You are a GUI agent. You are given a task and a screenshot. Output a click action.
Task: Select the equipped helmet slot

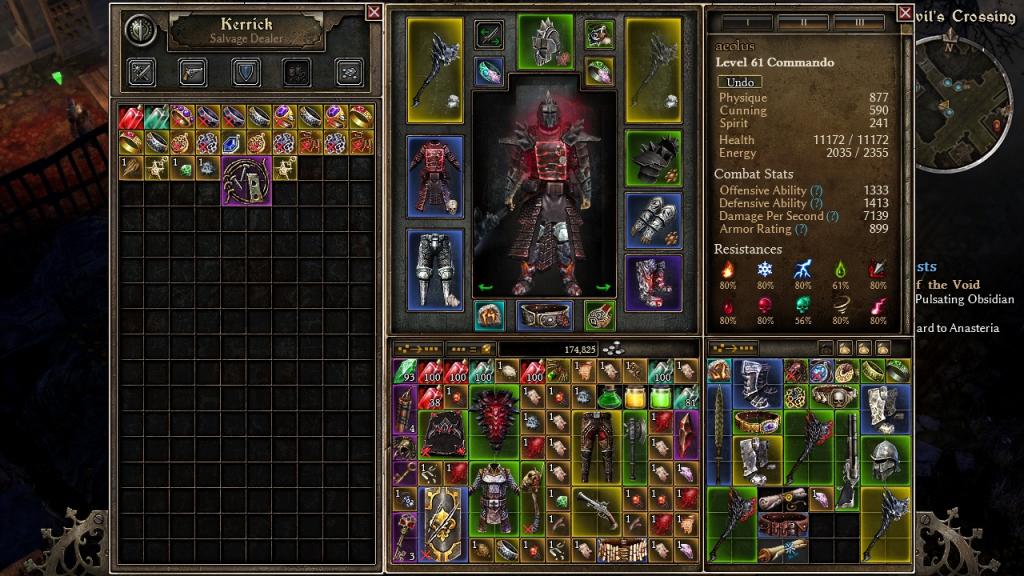(545, 41)
